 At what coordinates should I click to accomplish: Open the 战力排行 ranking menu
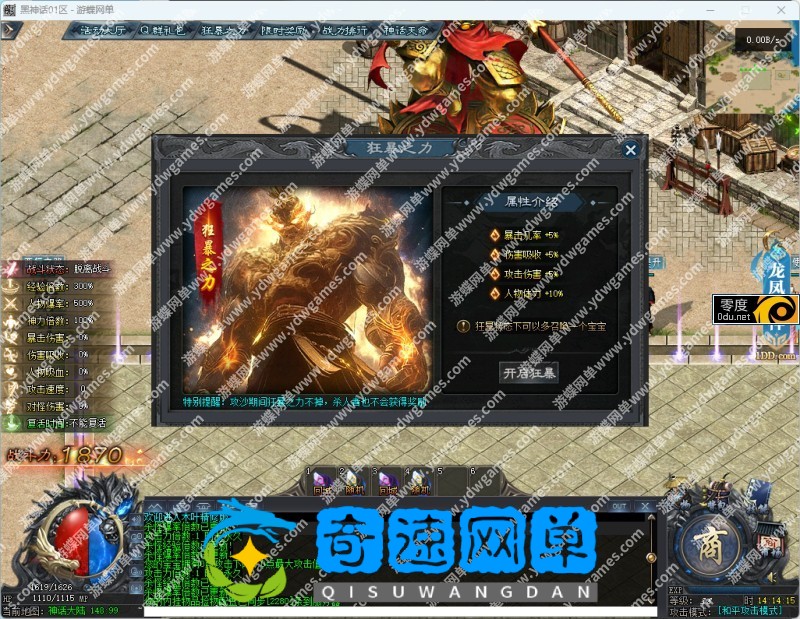tap(346, 30)
